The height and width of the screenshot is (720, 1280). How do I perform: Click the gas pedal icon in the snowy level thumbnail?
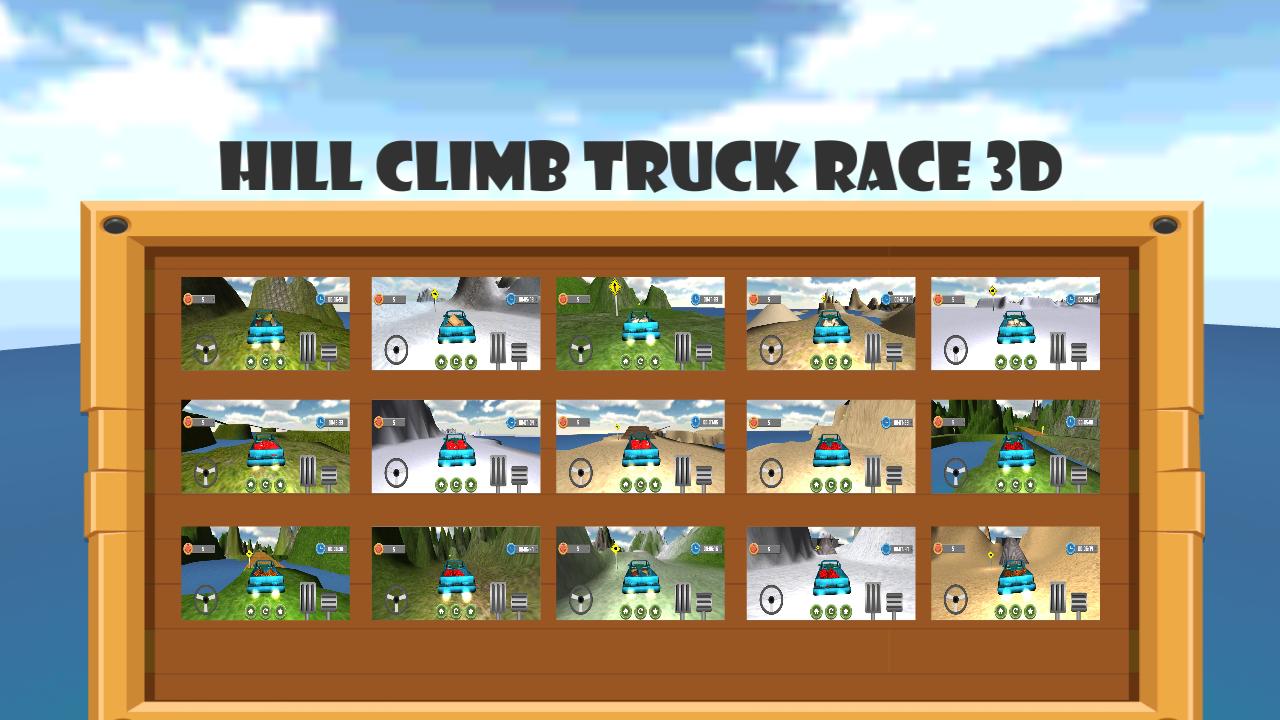pos(498,348)
